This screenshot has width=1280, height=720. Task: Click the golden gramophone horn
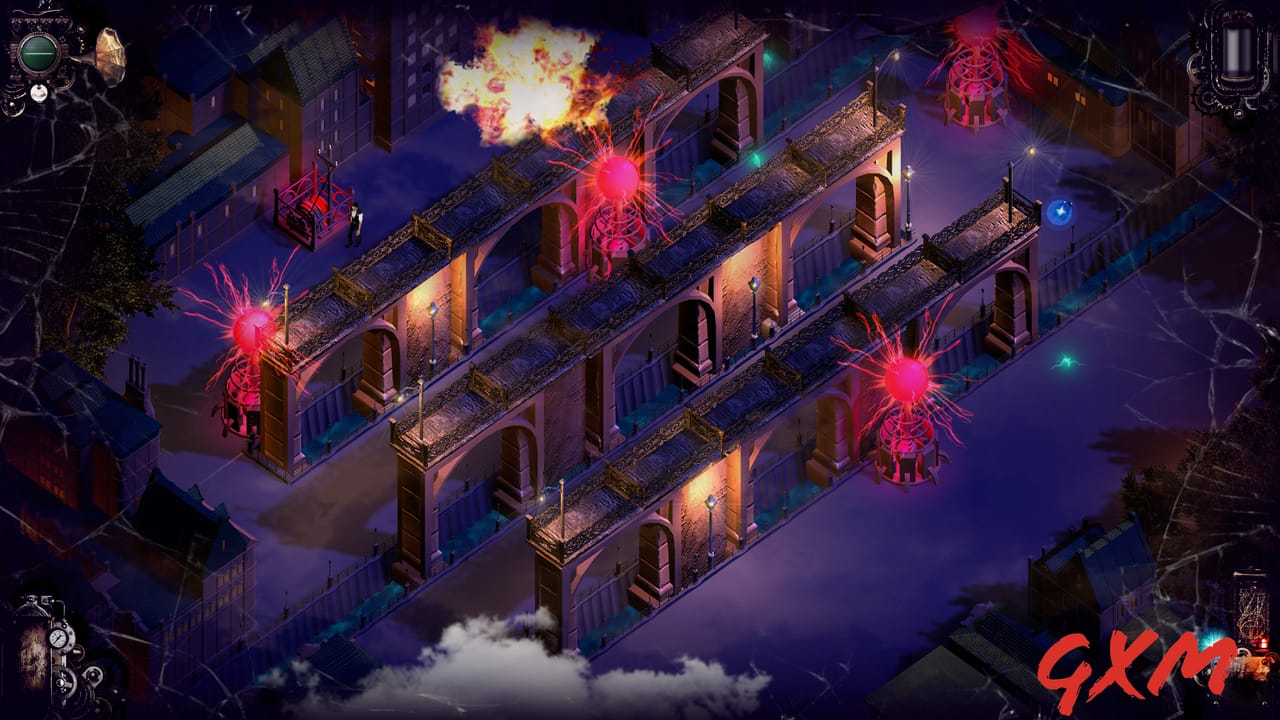[x=110, y=55]
